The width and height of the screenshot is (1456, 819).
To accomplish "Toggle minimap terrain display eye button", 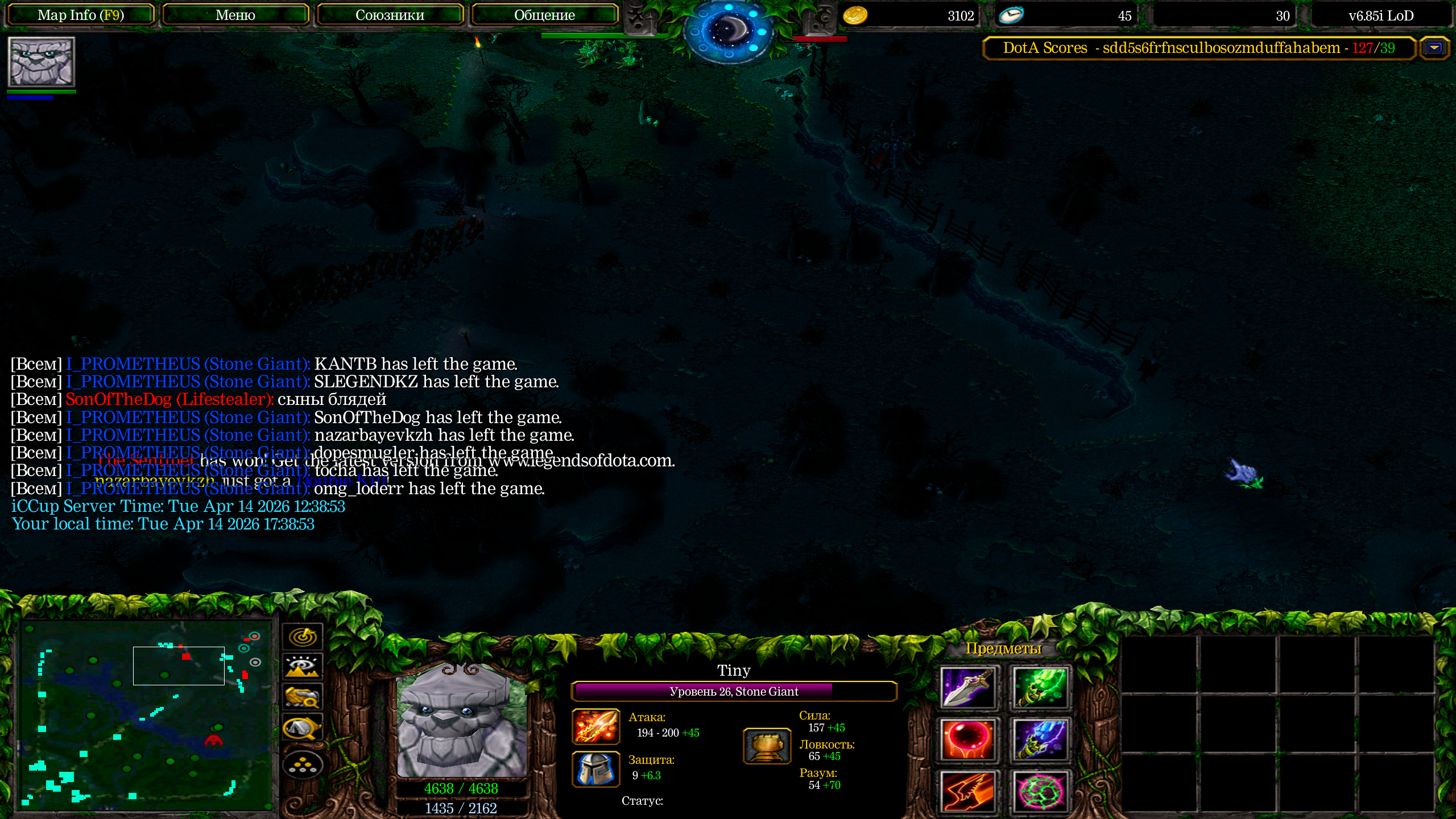I will pos(303,667).
